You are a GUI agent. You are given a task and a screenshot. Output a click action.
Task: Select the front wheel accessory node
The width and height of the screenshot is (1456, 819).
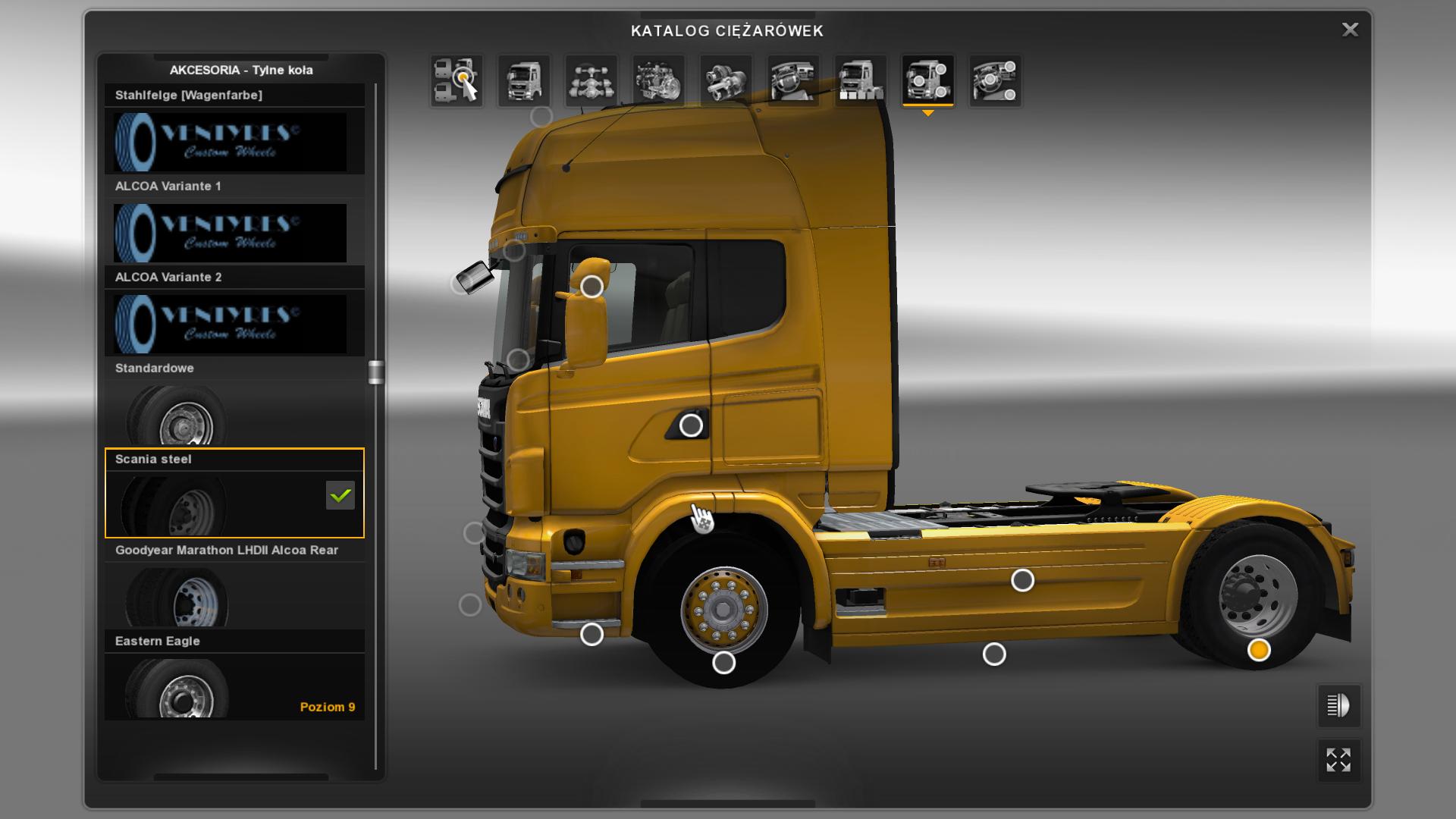tap(724, 663)
